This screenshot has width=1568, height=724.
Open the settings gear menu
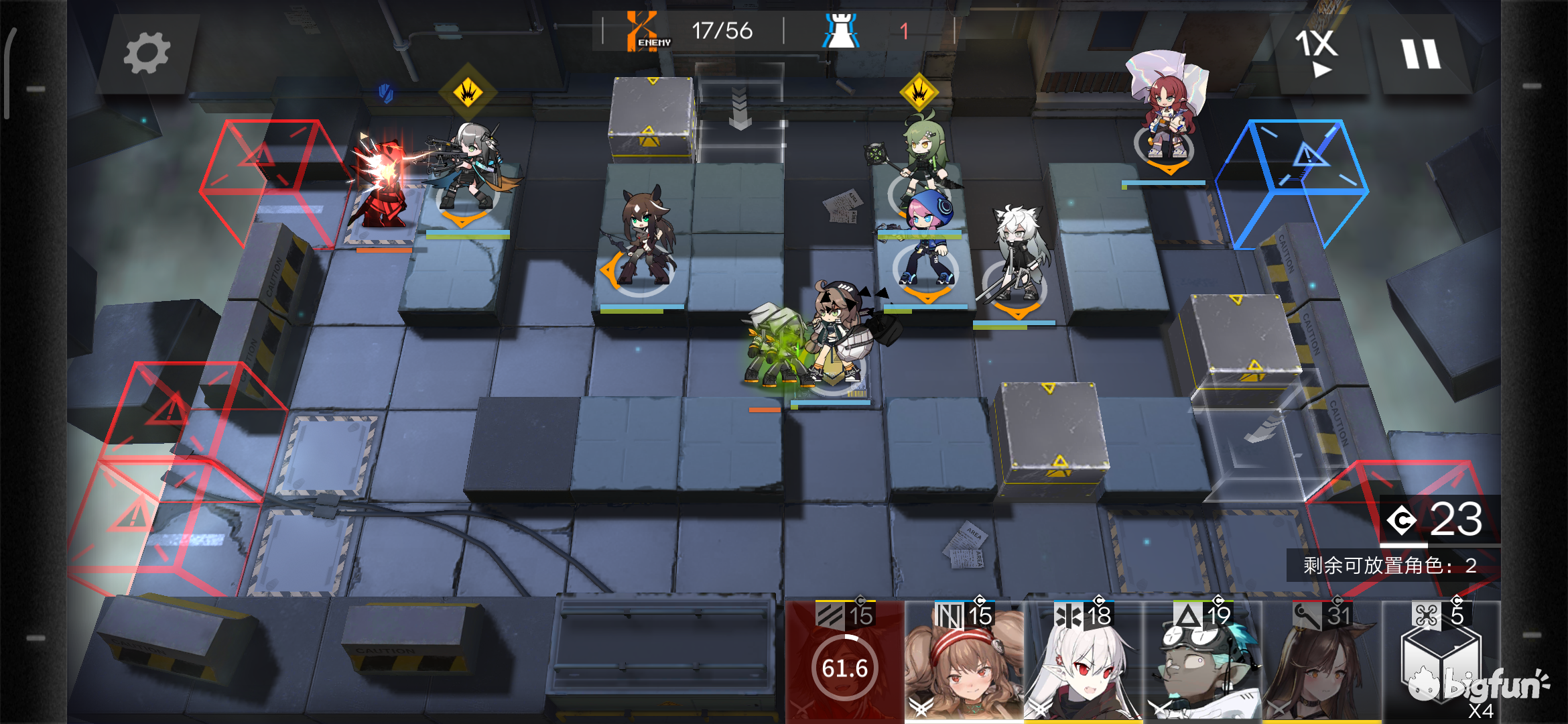click(x=147, y=54)
